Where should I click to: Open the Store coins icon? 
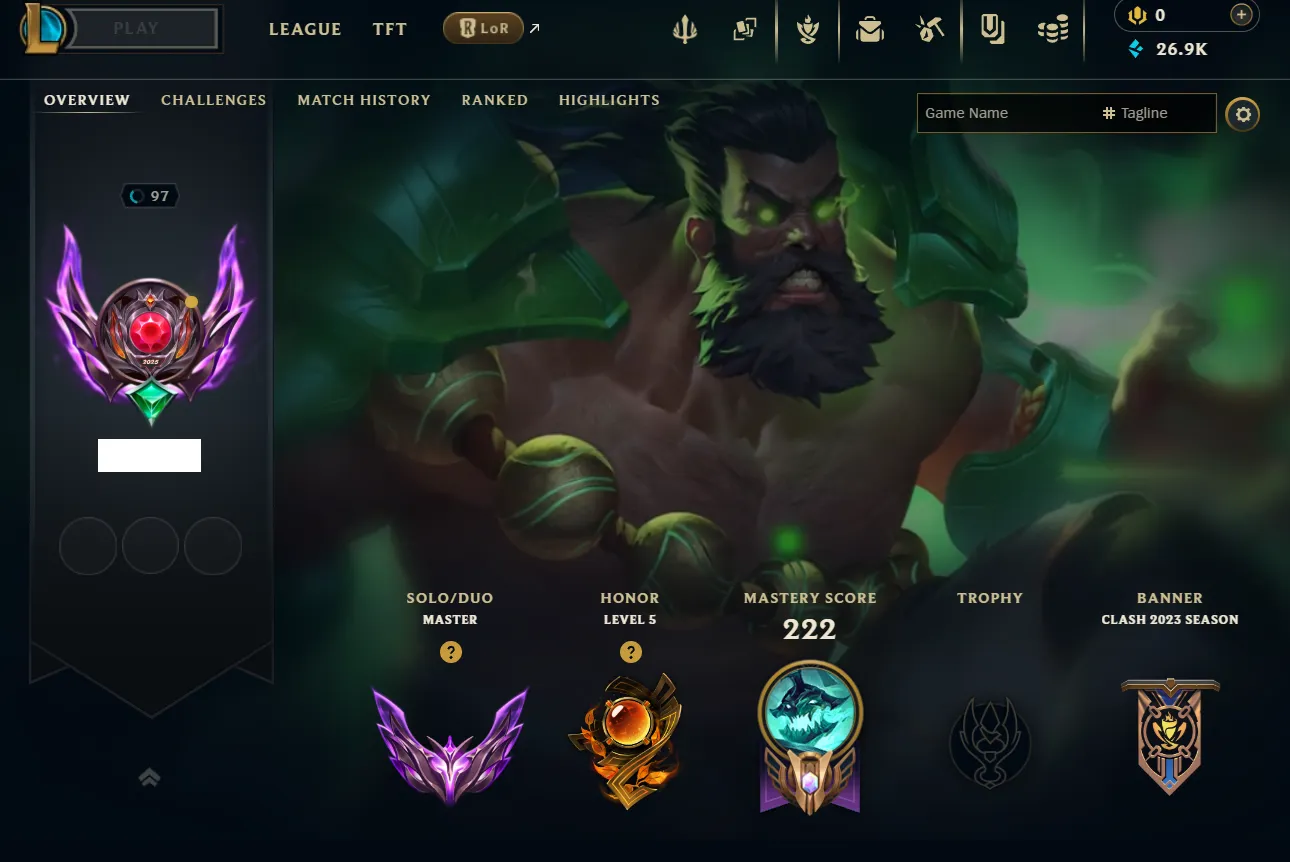(1053, 28)
